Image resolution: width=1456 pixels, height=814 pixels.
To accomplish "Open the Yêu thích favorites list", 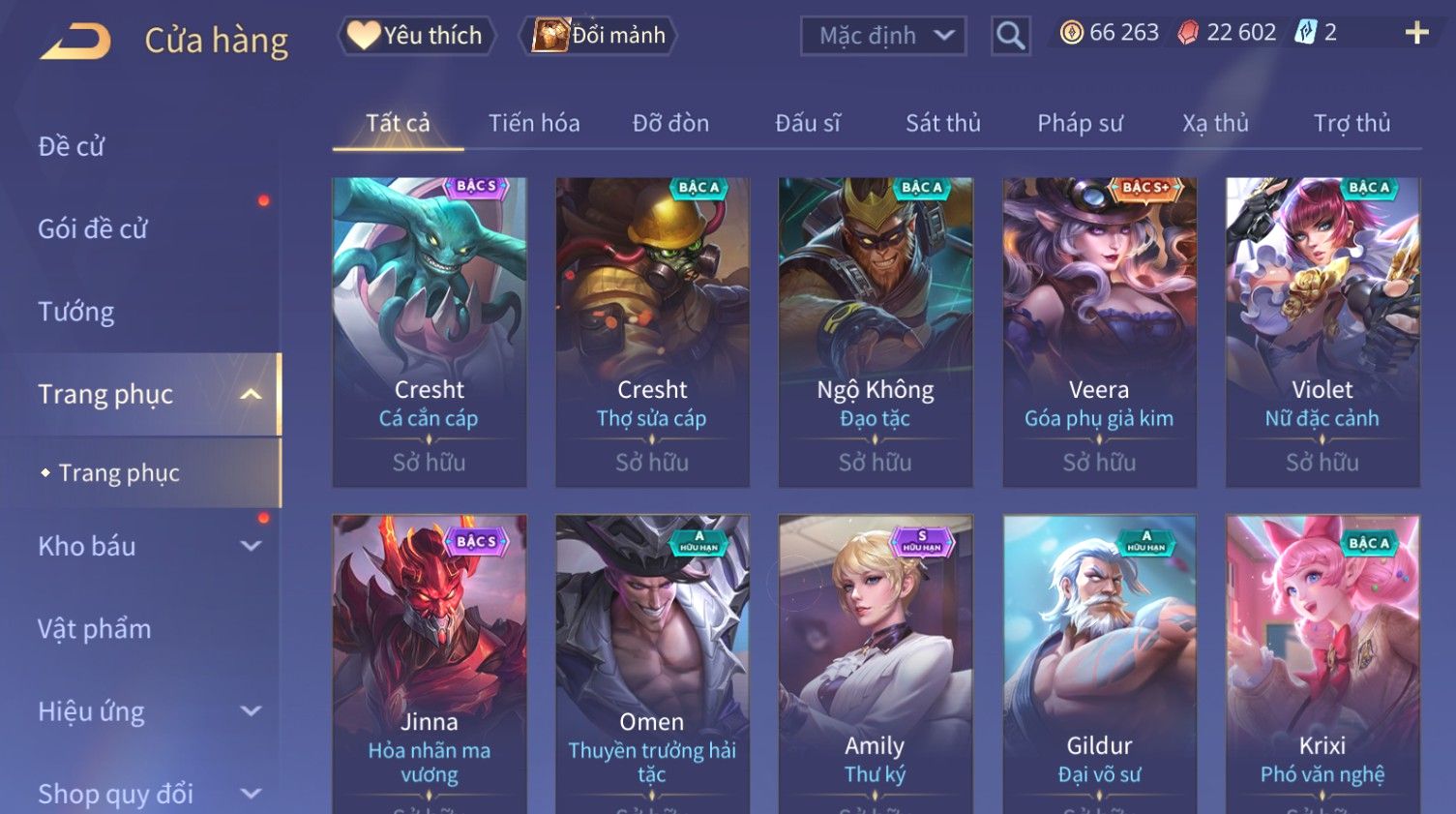I will (x=417, y=36).
